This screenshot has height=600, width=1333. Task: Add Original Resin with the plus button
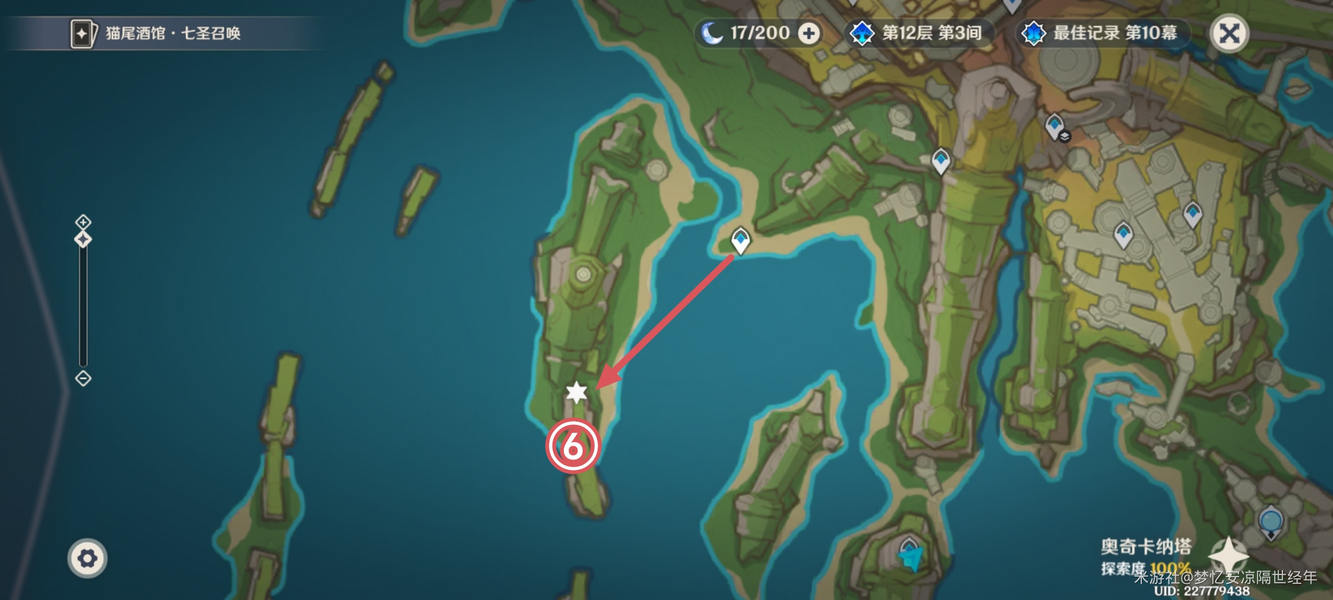809,33
